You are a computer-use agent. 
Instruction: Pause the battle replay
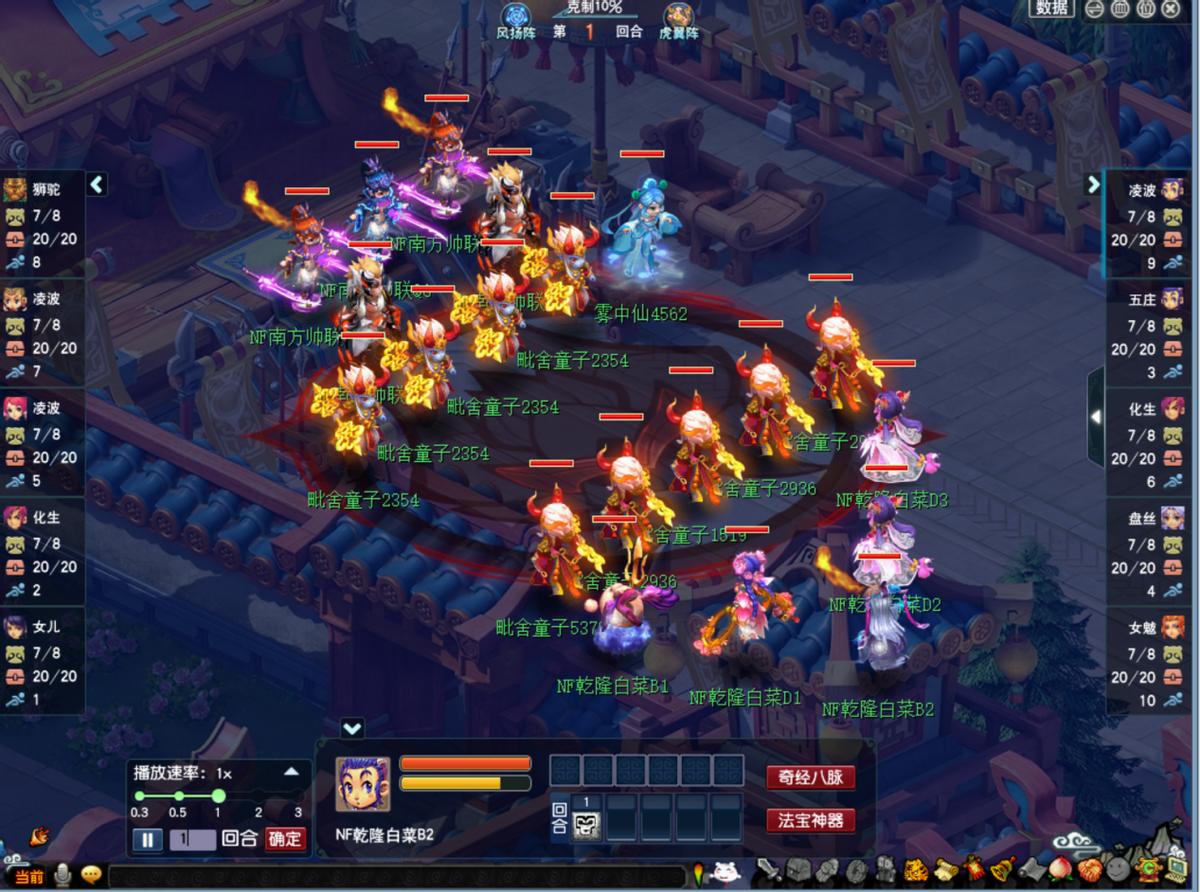[146, 839]
